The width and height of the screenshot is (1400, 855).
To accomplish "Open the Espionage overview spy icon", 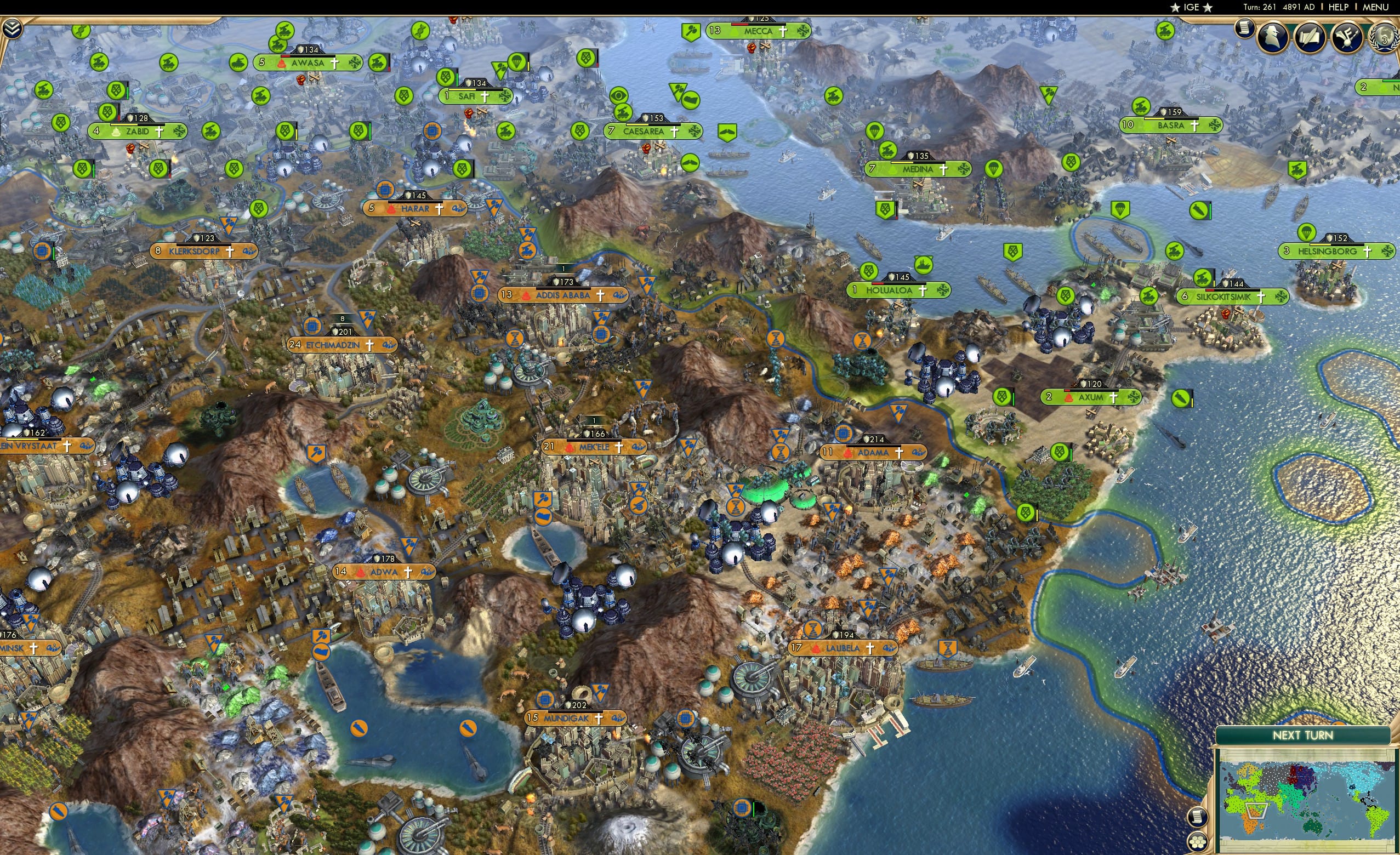I will pyautogui.click(x=1272, y=38).
